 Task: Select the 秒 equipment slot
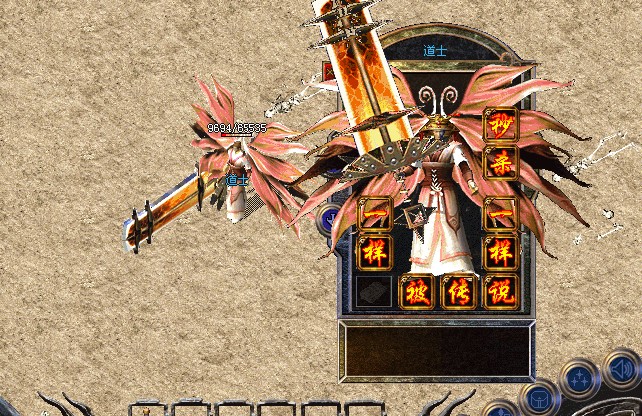(x=500, y=125)
